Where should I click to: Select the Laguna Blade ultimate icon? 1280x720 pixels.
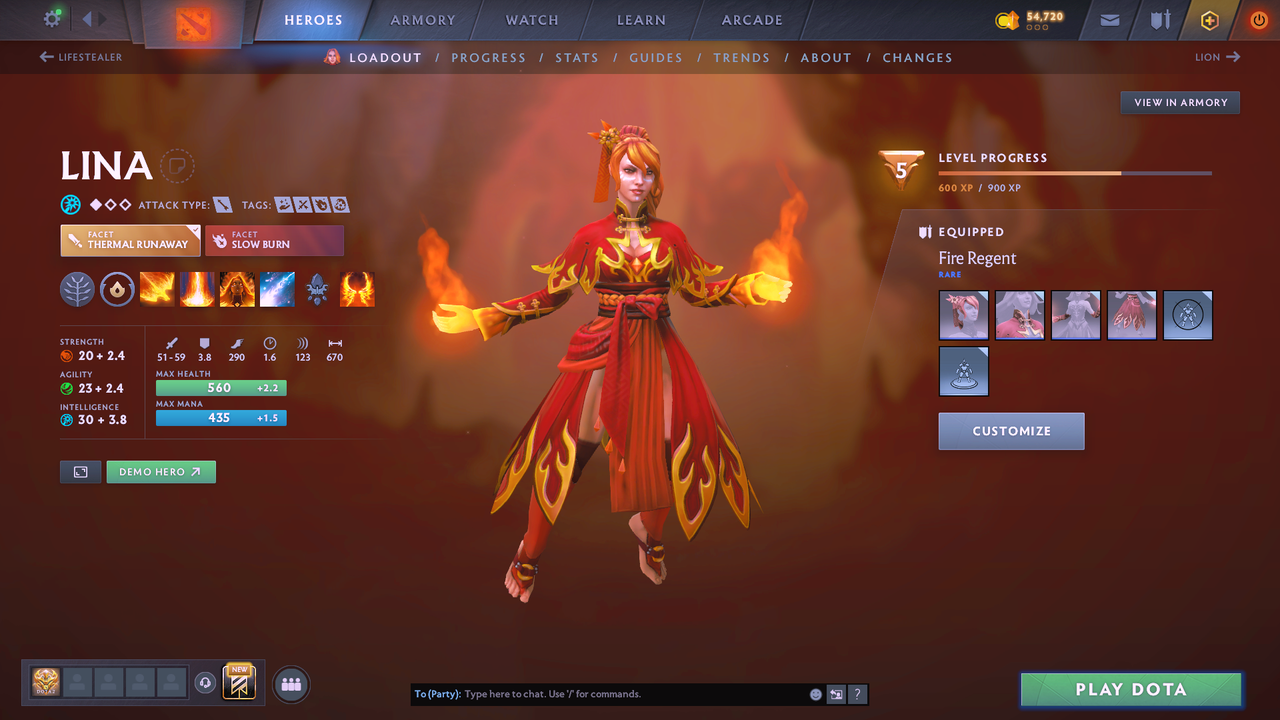[x=277, y=289]
